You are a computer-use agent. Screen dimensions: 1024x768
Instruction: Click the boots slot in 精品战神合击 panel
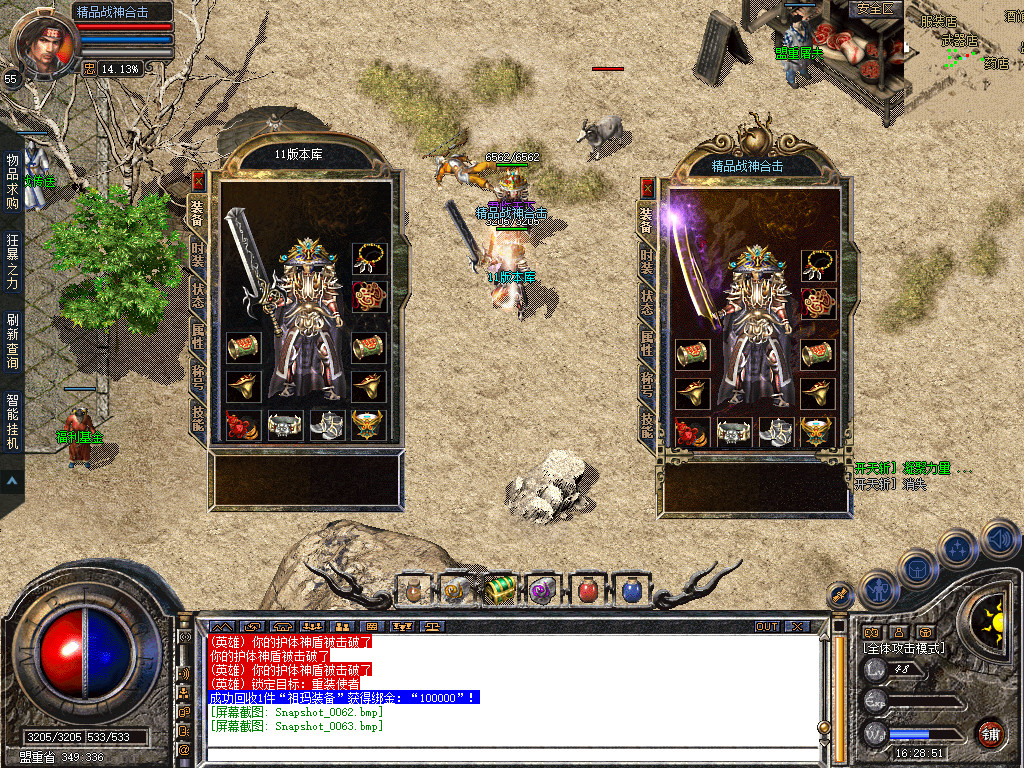coord(776,432)
